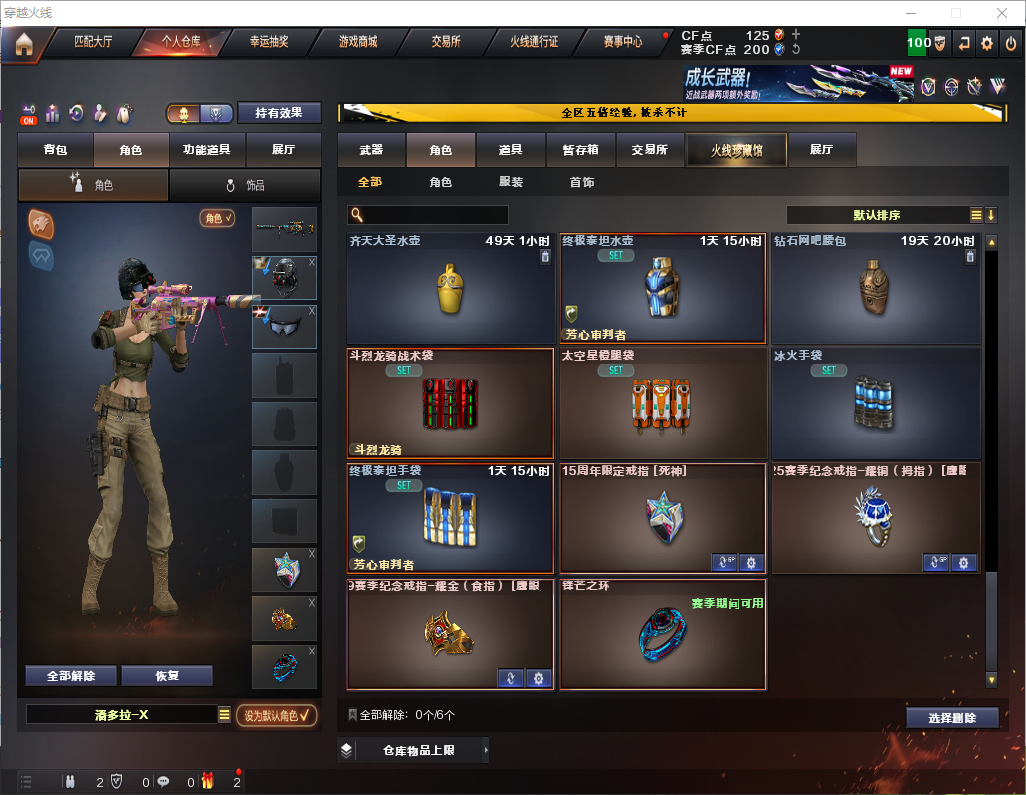Switch to the 武器 weapons tab

click(371, 150)
